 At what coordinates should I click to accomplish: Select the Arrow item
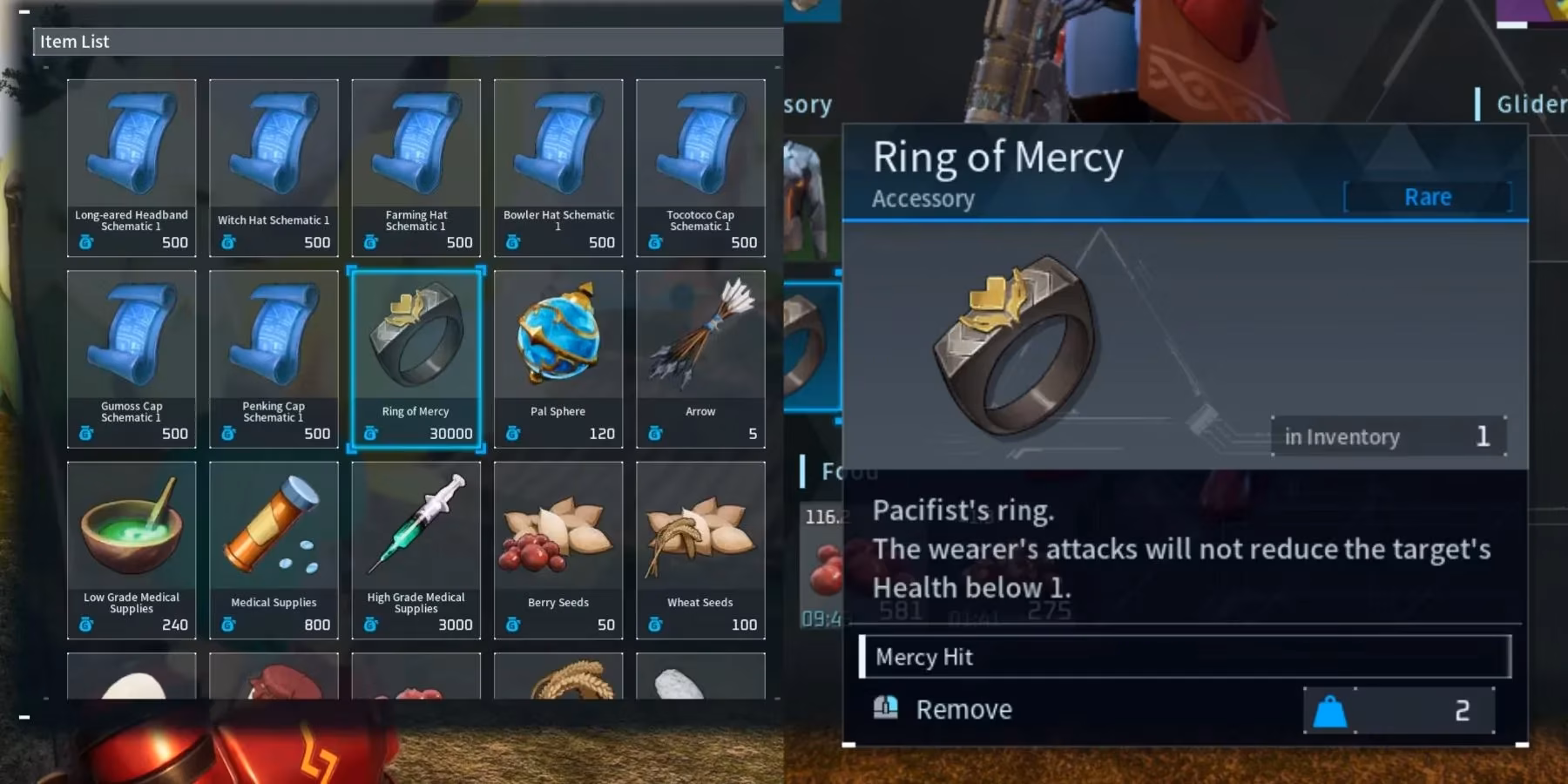pos(700,357)
